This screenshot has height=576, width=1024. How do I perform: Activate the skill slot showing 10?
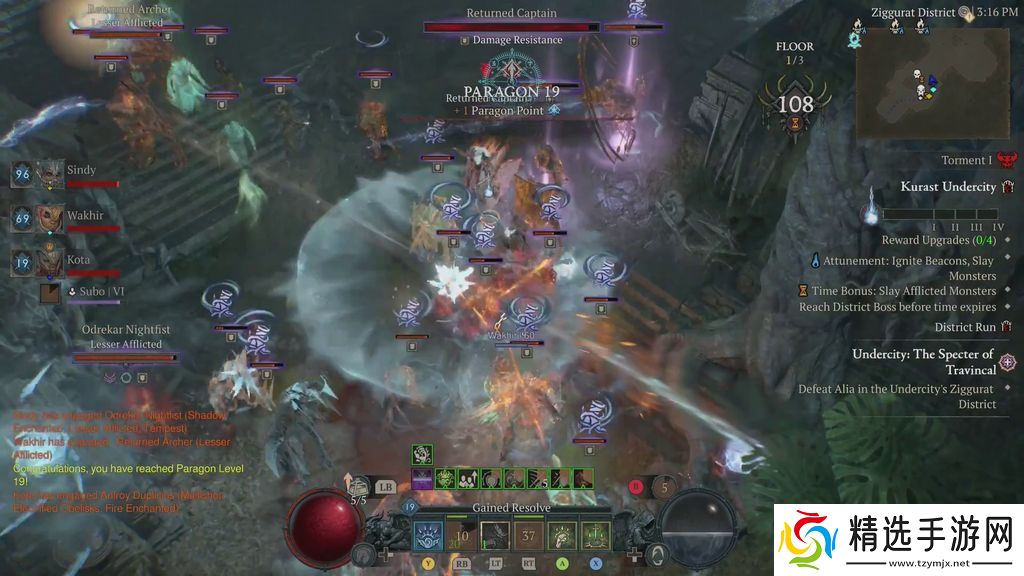click(x=459, y=536)
